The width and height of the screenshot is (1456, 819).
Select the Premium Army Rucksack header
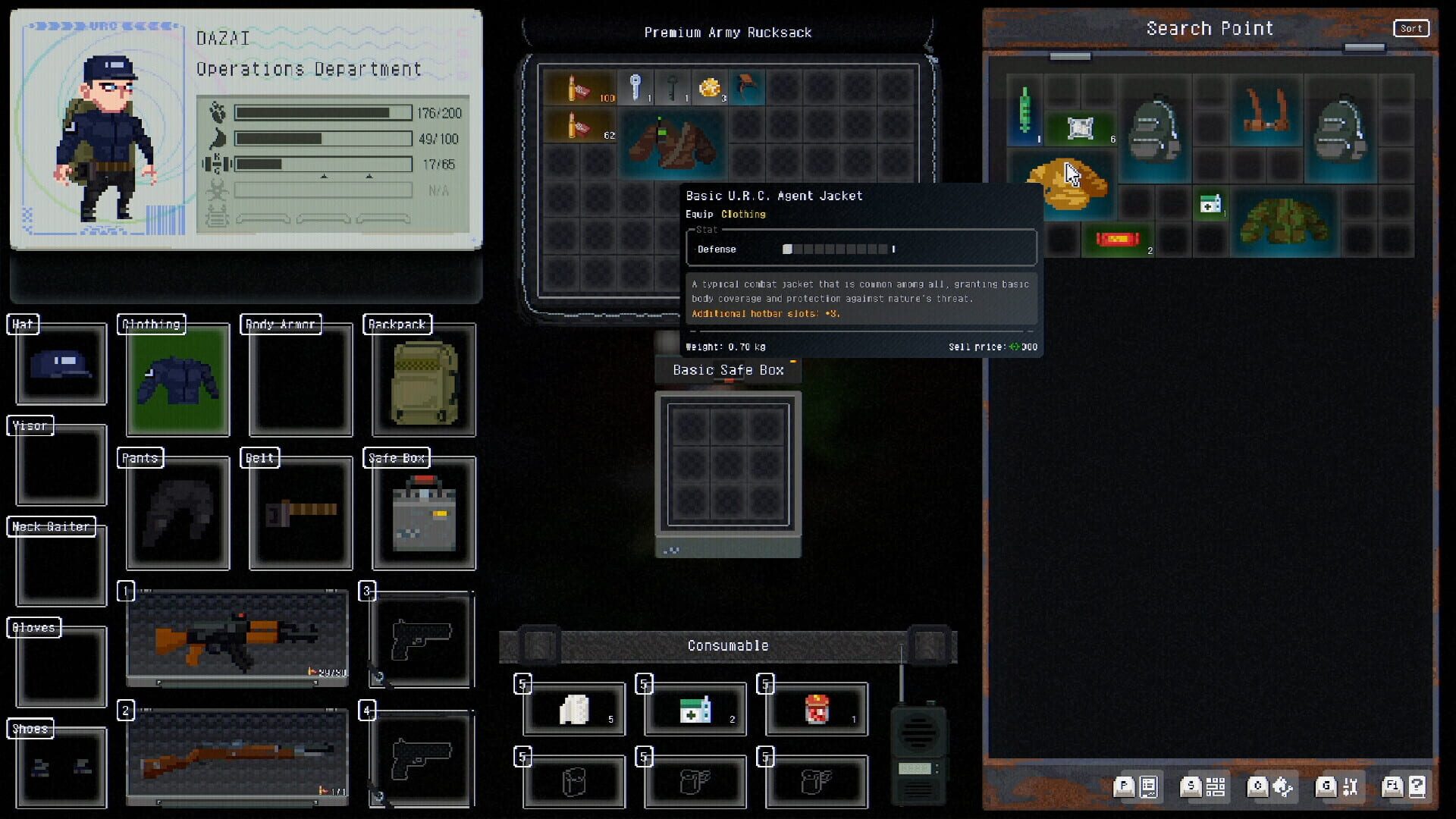click(x=728, y=32)
